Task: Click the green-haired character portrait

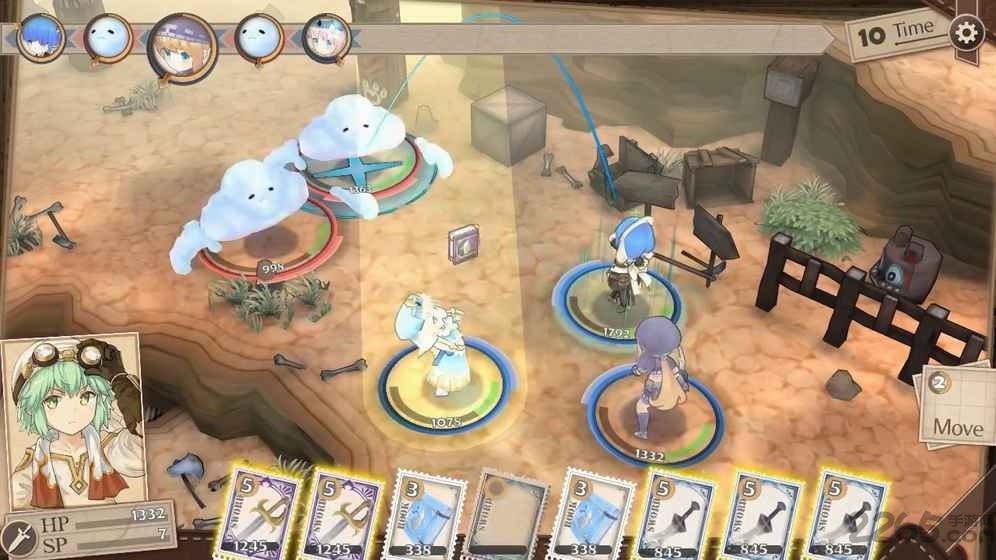Action: pos(70,422)
